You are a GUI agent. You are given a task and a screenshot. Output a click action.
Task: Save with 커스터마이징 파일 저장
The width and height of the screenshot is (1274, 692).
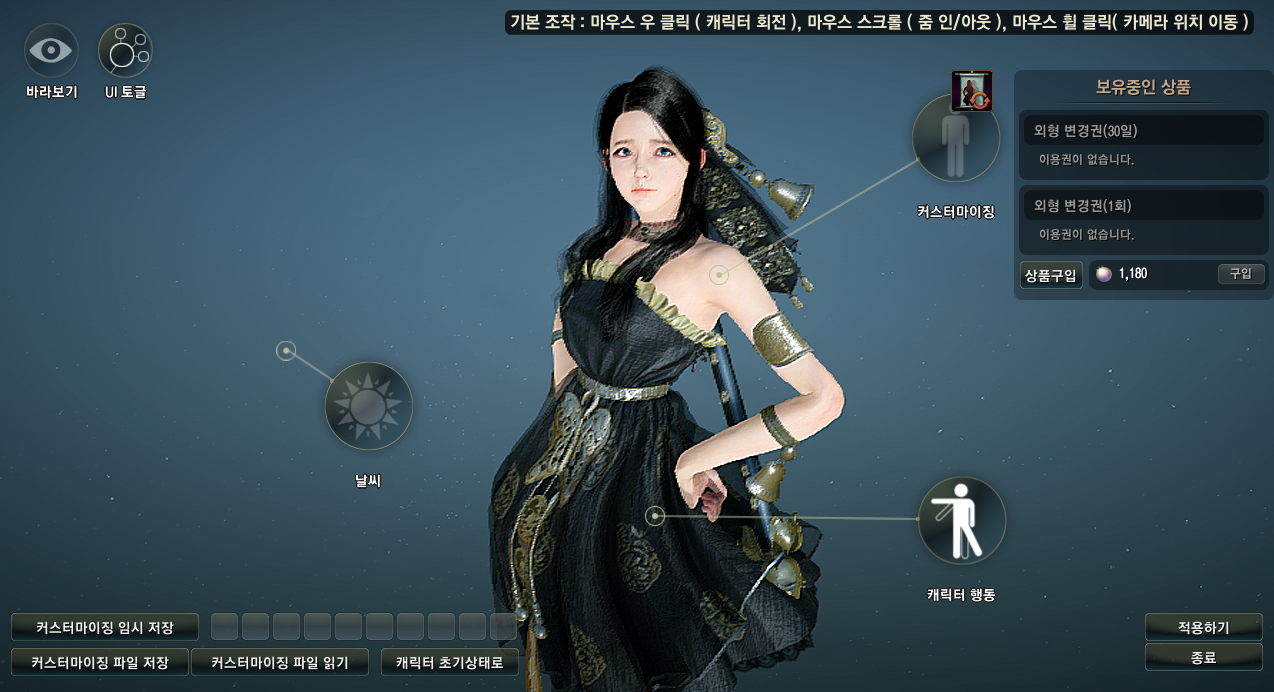(100, 662)
